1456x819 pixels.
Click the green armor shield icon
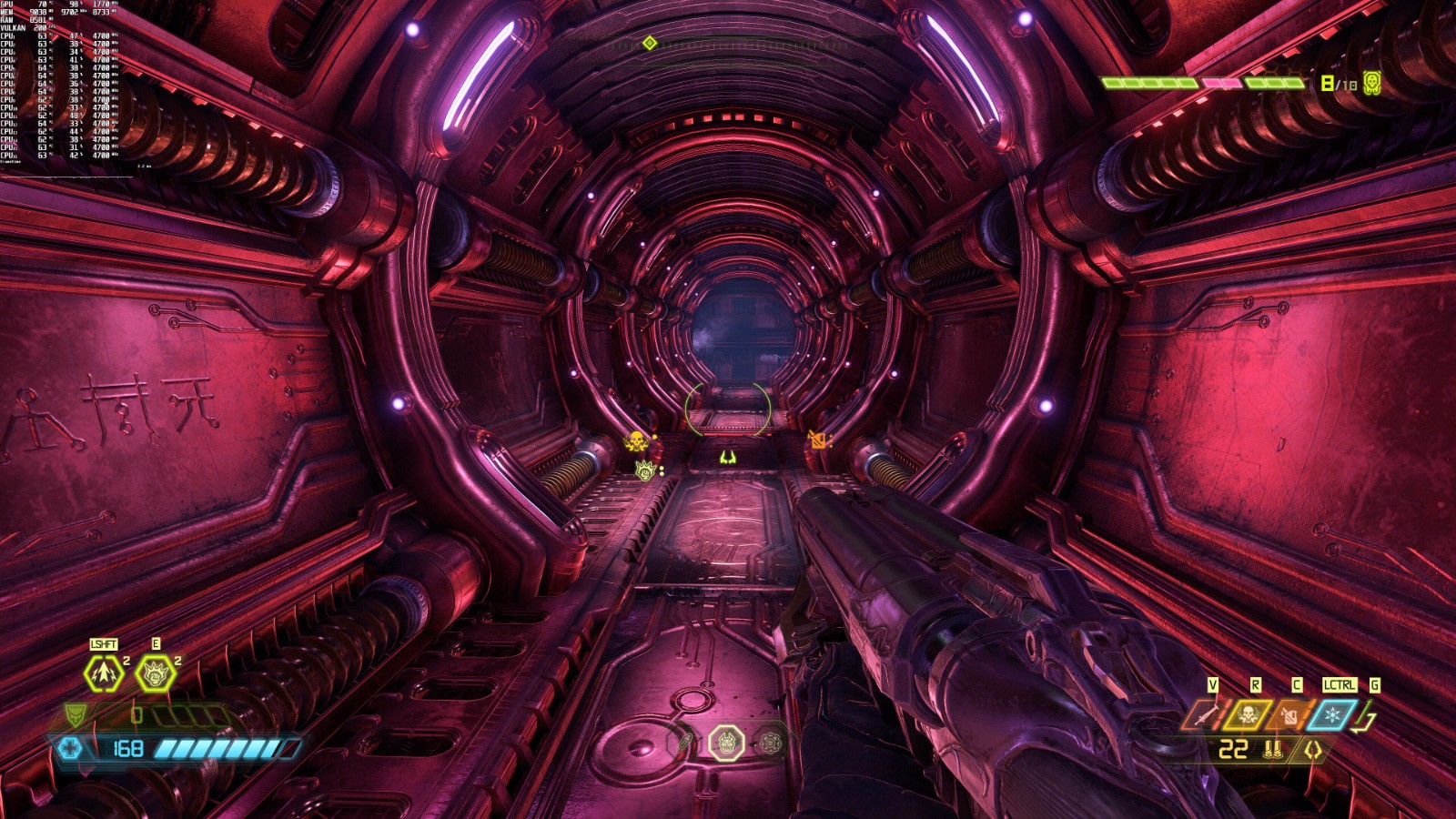[x=75, y=714]
